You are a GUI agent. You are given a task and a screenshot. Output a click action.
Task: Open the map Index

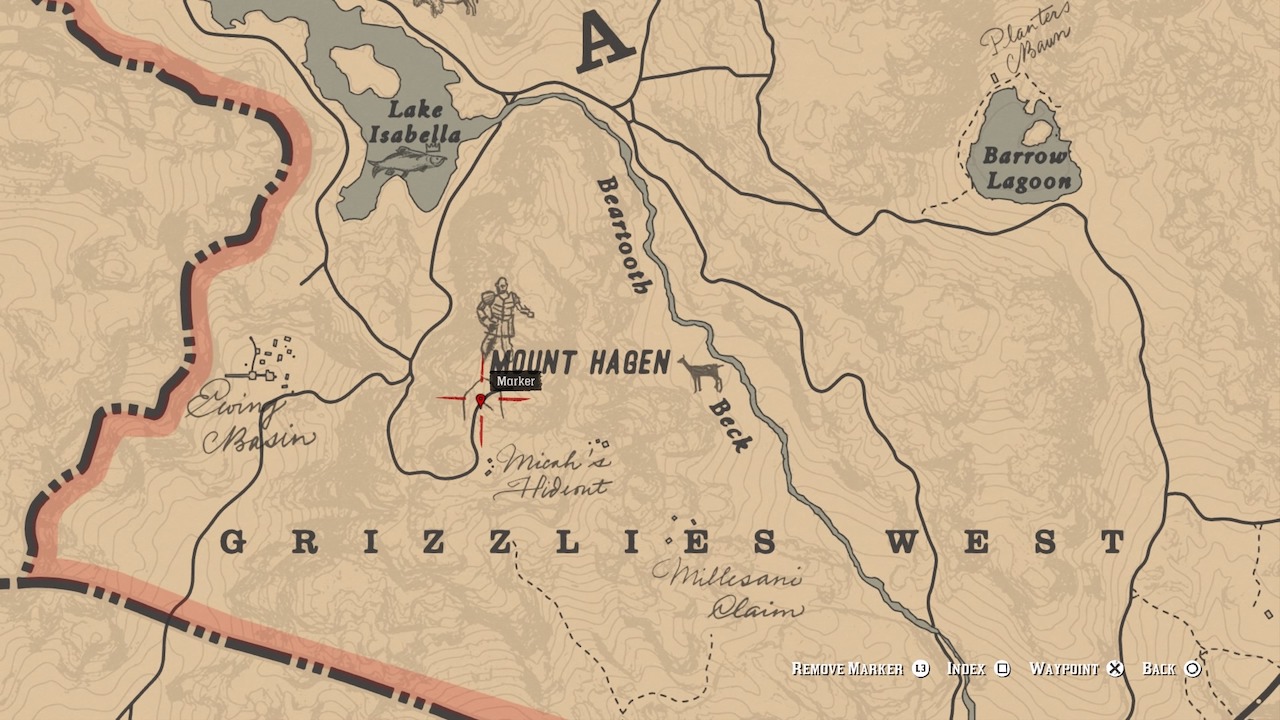click(969, 670)
